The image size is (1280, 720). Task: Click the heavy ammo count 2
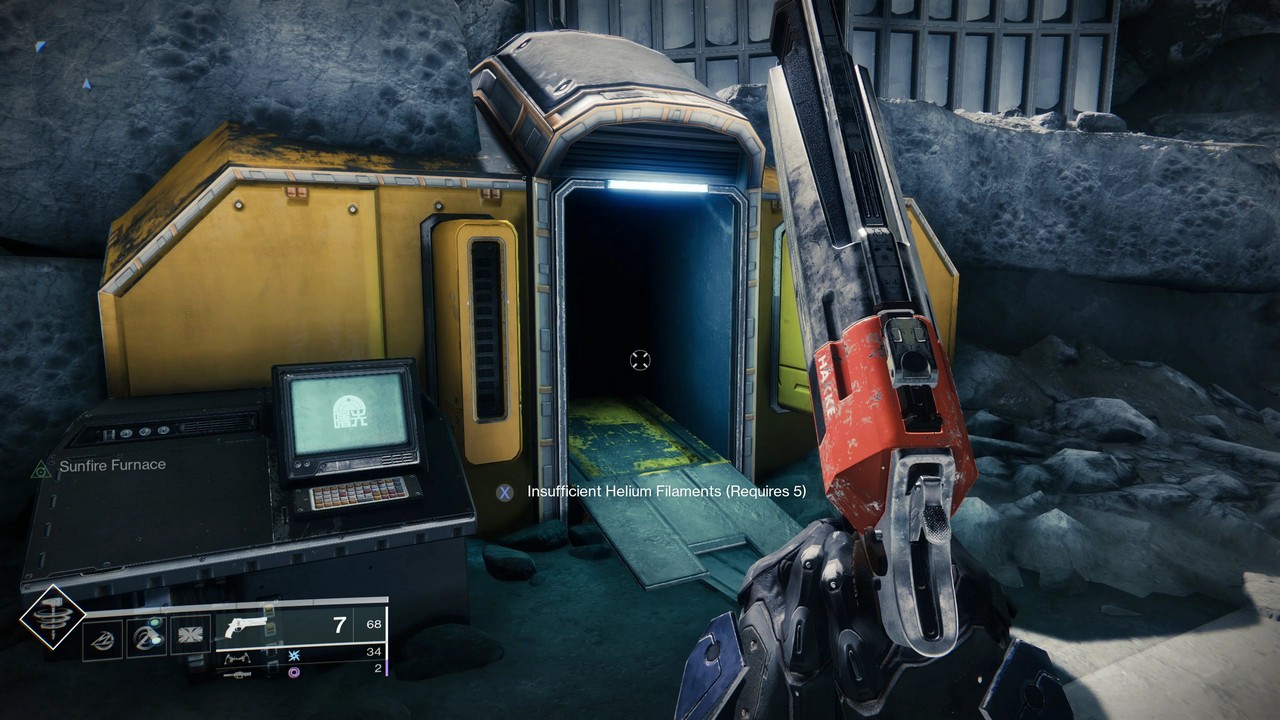click(377, 668)
